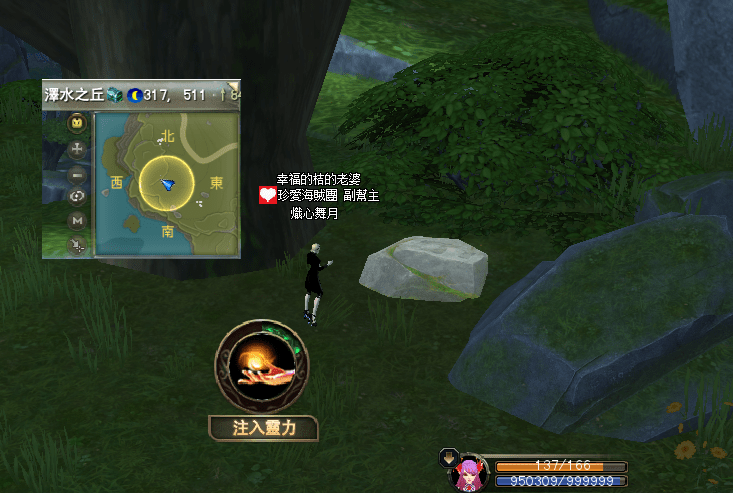
Task: Select the yellow face button atop minimap sidebar
Action: pos(77,124)
